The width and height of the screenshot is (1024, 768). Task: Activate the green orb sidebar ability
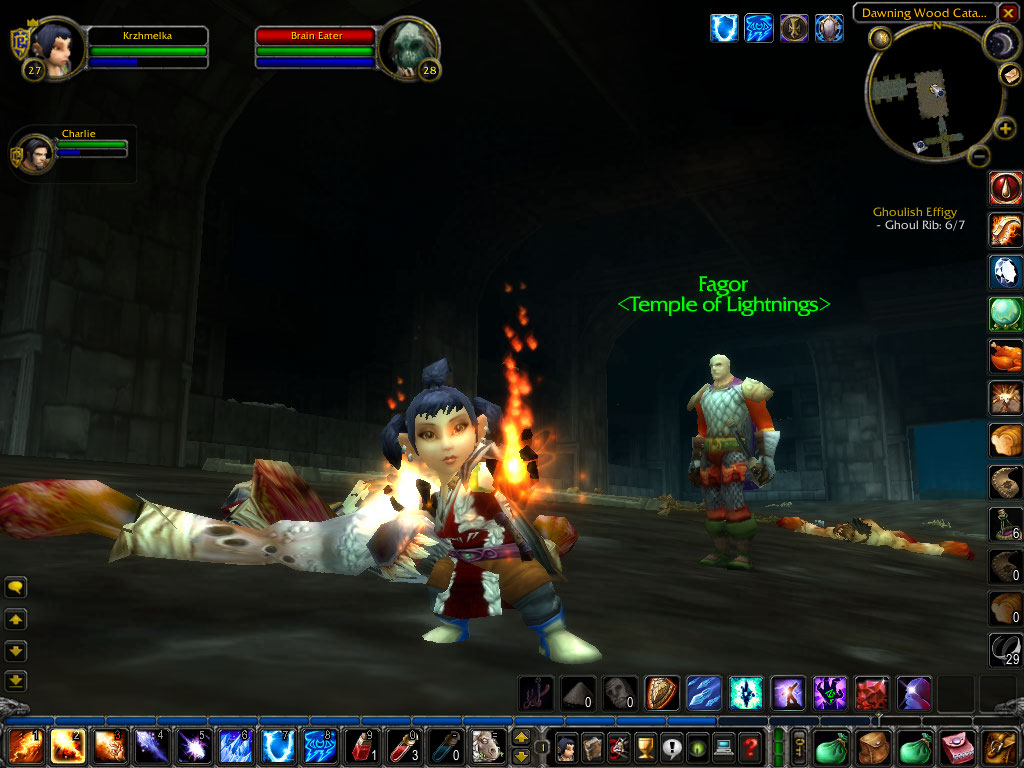click(1004, 314)
